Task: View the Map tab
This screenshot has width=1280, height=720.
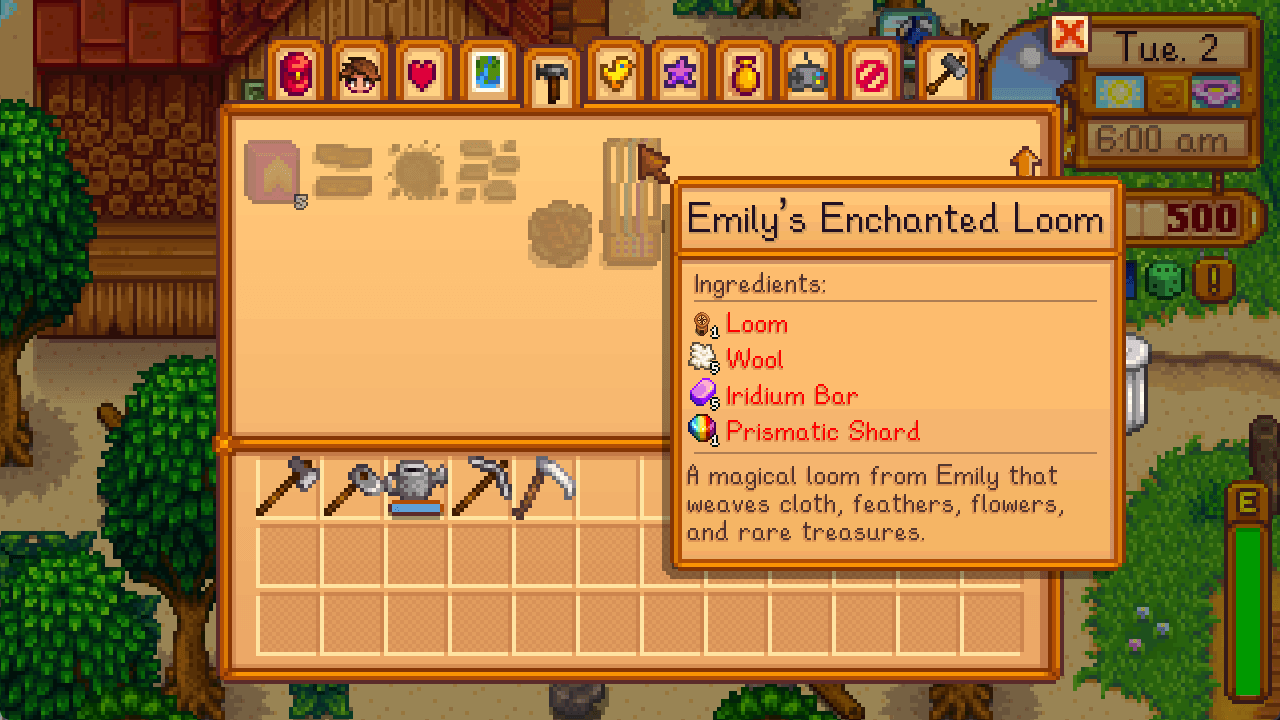Action: click(x=487, y=70)
